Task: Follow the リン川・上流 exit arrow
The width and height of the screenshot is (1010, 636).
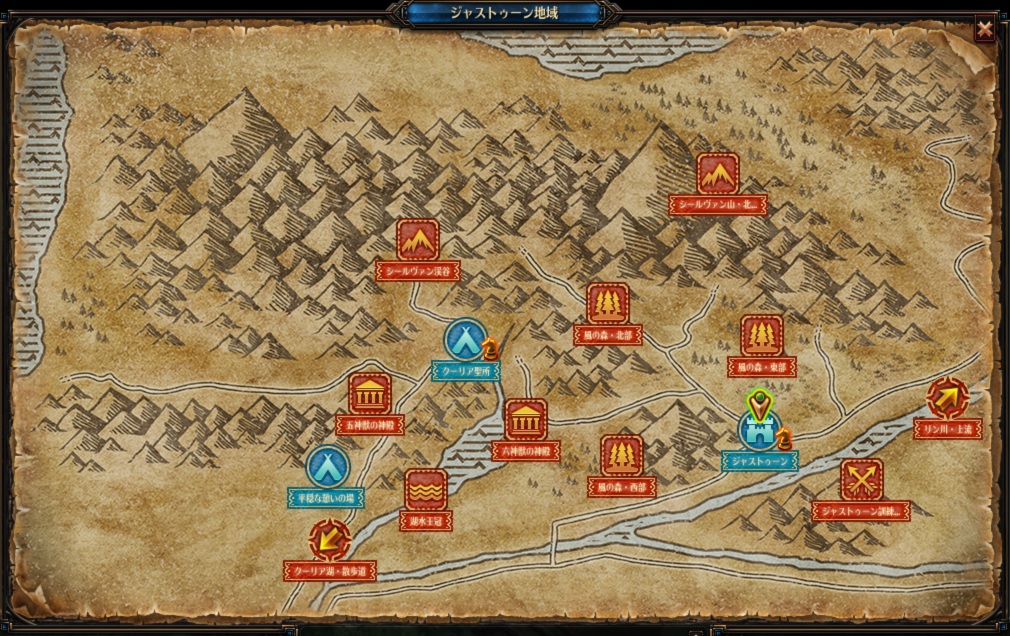Action: pos(947,398)
